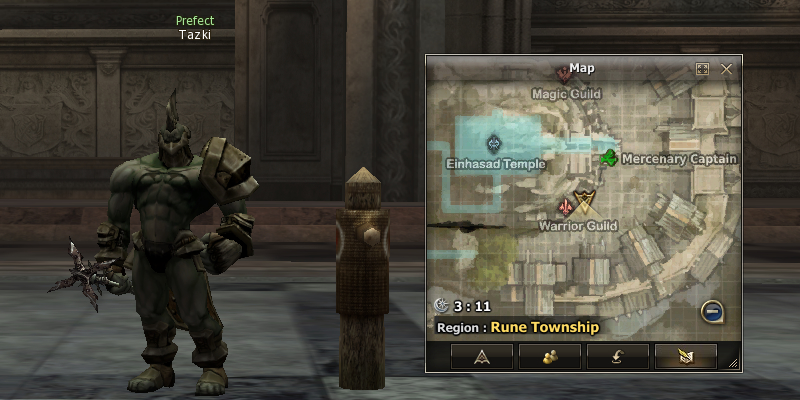Zoom out the map with minus button
800x400 pixels.
point(712,311)
